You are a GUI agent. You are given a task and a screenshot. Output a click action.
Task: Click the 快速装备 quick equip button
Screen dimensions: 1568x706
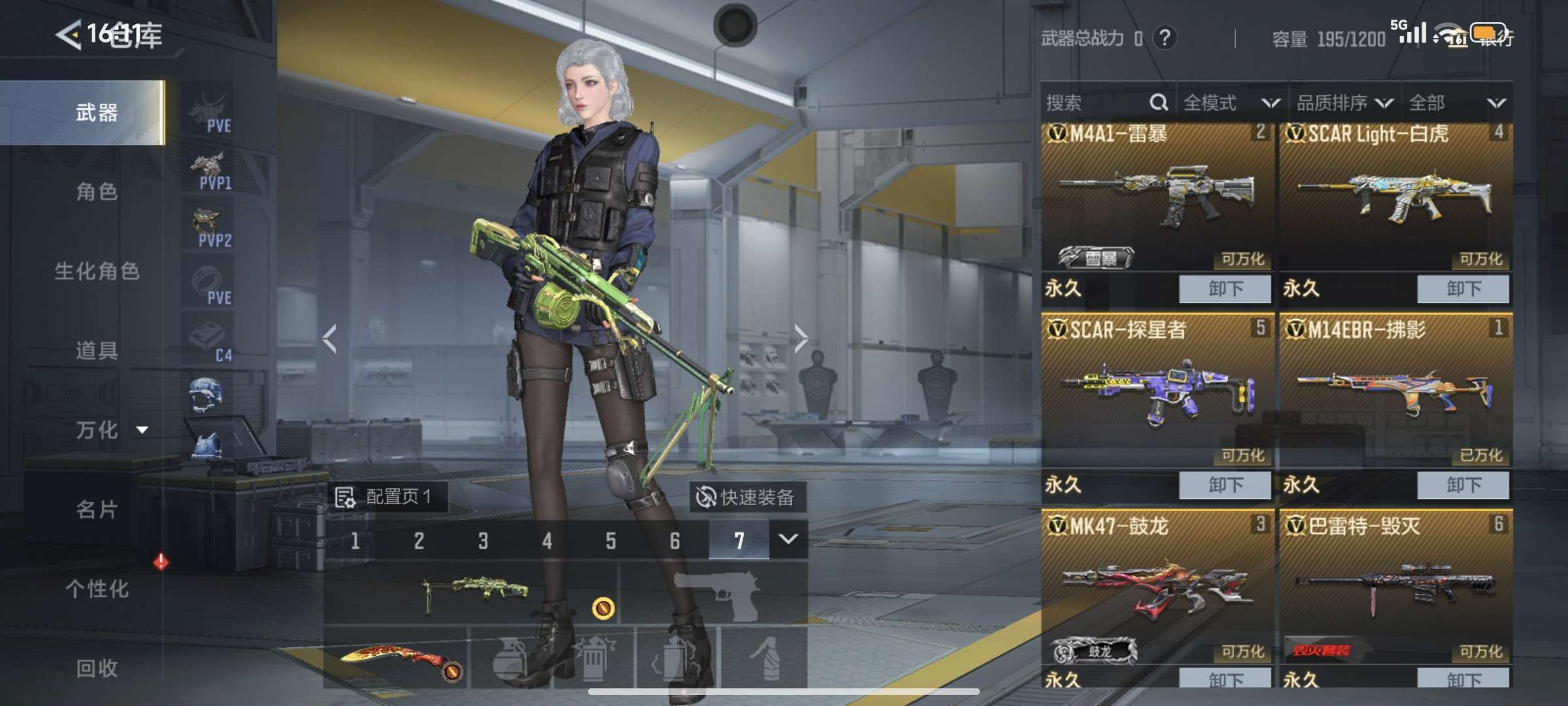746,497
